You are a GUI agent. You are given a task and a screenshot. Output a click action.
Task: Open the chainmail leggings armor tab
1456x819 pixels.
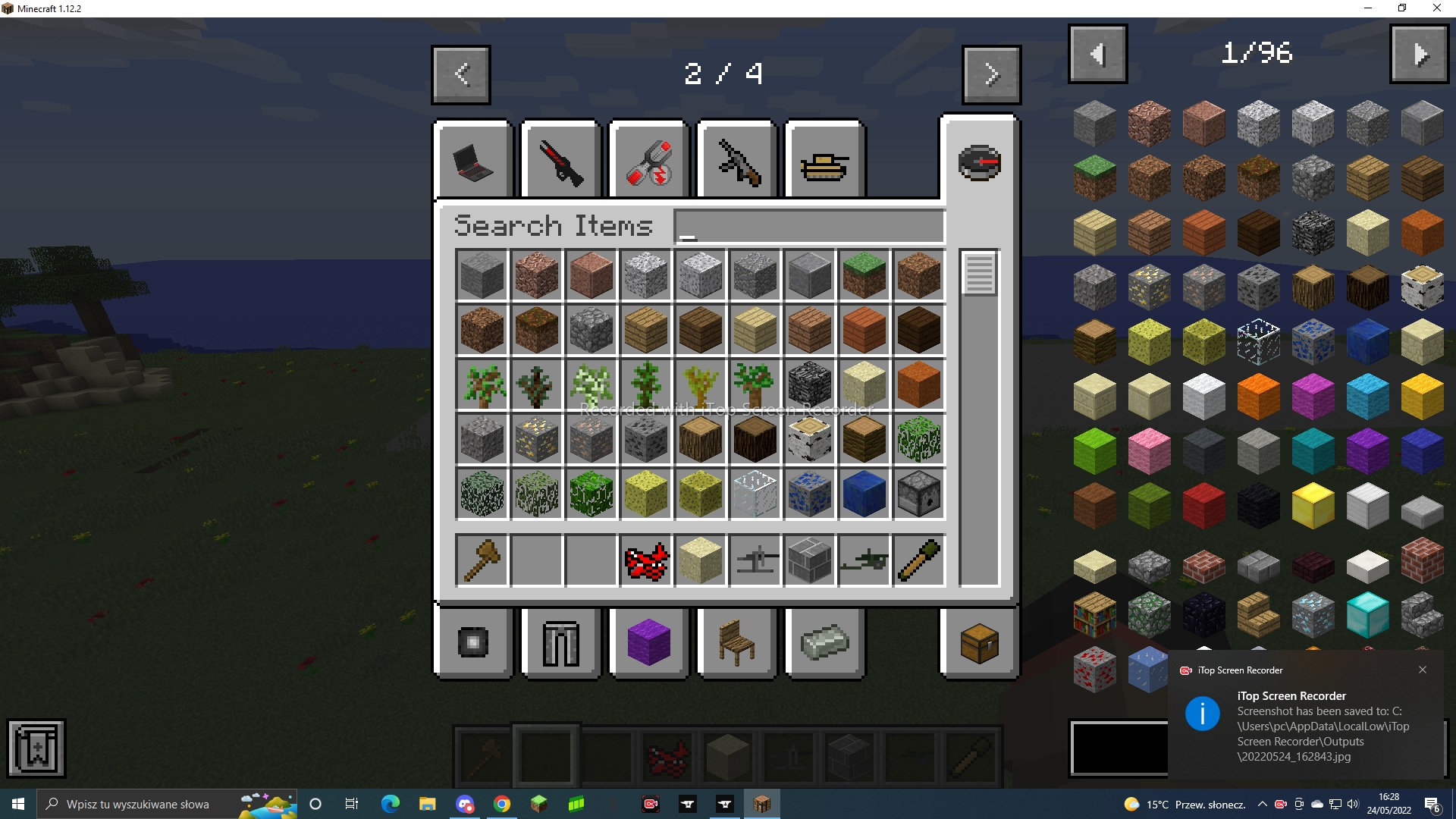[560, 642]
